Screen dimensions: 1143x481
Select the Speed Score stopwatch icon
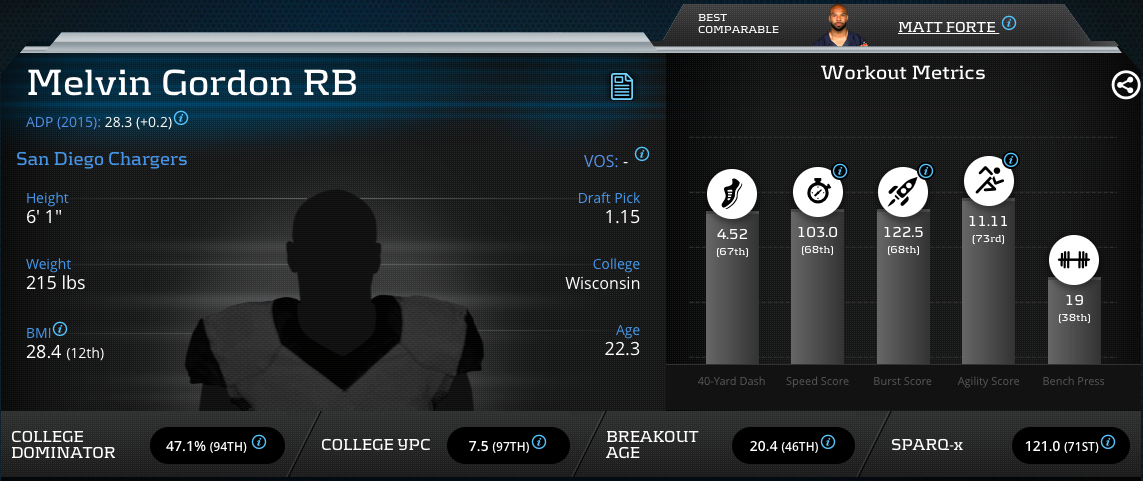point(817,193)
